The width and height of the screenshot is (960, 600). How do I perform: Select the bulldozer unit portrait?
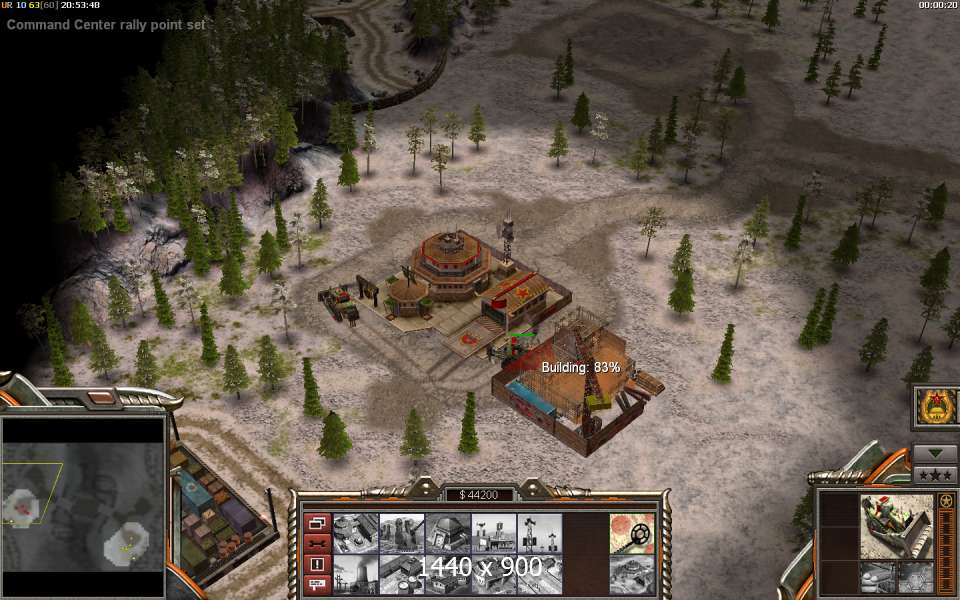coord(896,525)
